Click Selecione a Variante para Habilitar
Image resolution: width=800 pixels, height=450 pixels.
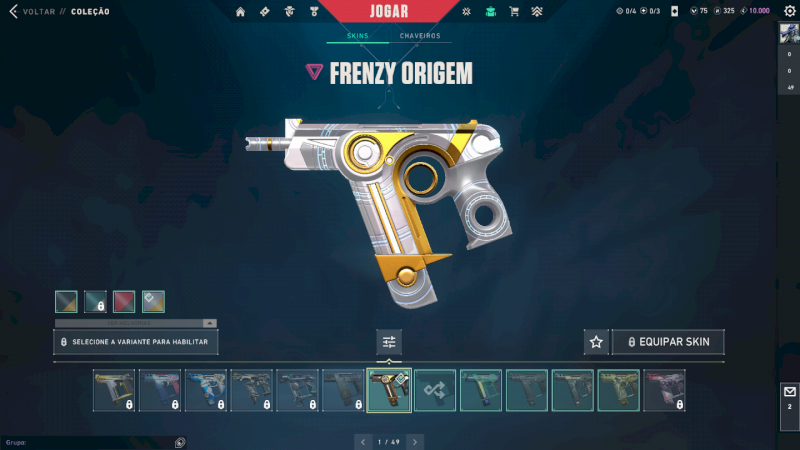[136, 342]
